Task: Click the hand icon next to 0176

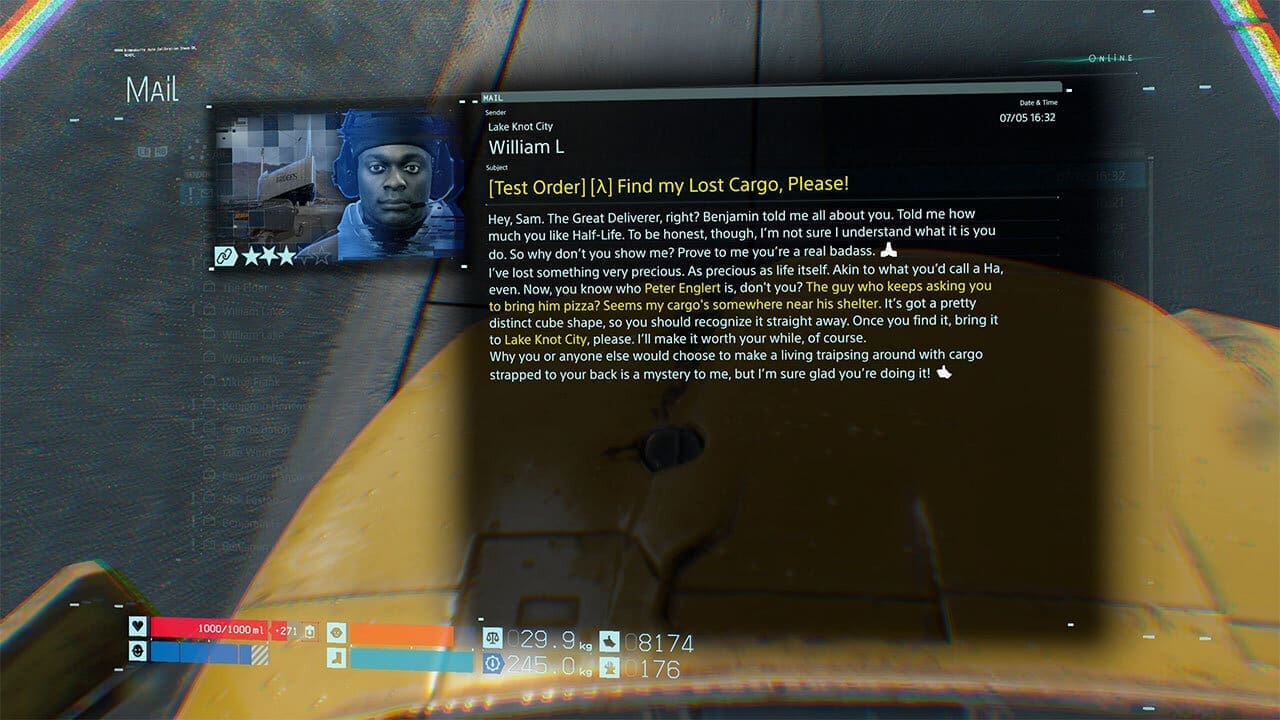Action: tap(611, 666)
